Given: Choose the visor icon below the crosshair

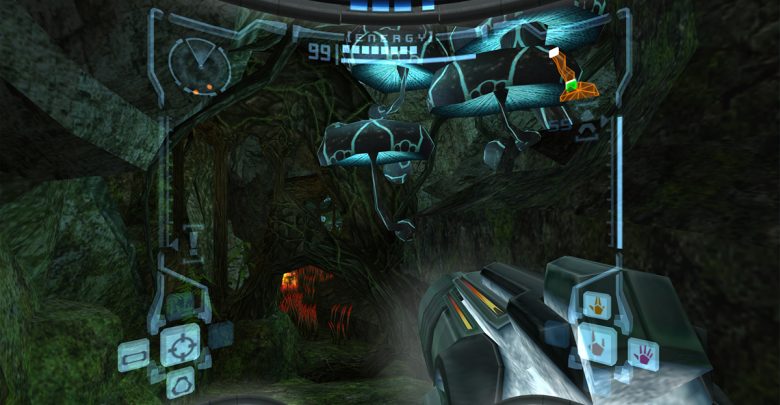Looking at the screenshot, I should click(x=181, y=381).
